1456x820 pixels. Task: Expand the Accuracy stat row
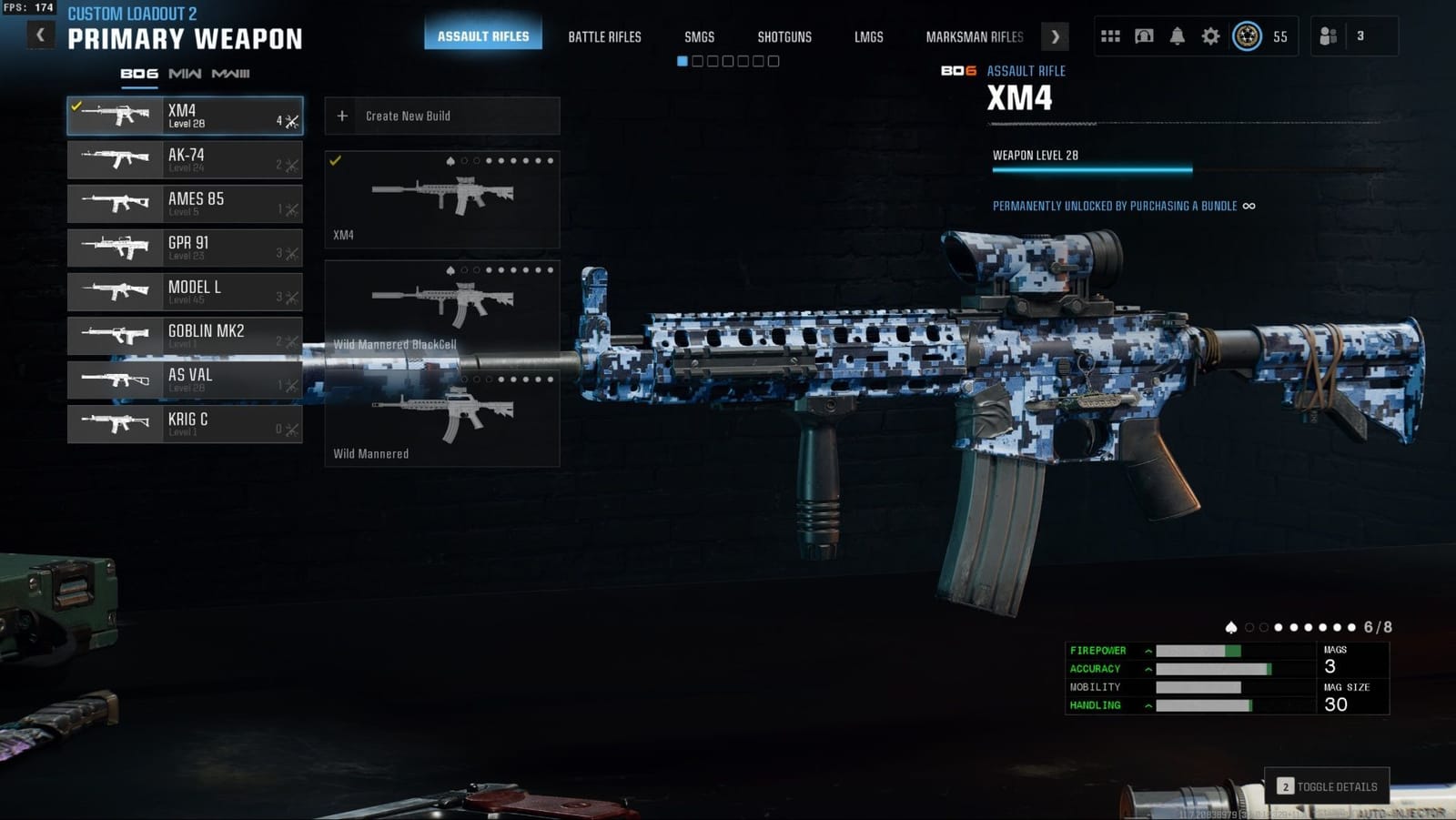[1148, 669]
